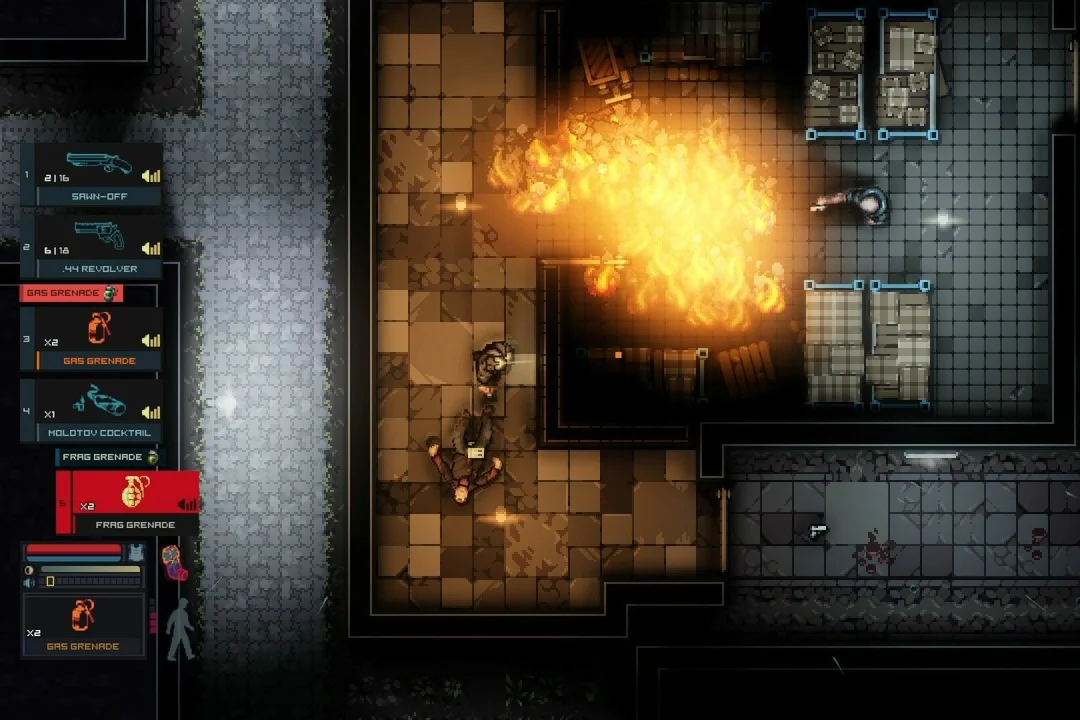Switch to the Molotov Cocktail slot

92,411
